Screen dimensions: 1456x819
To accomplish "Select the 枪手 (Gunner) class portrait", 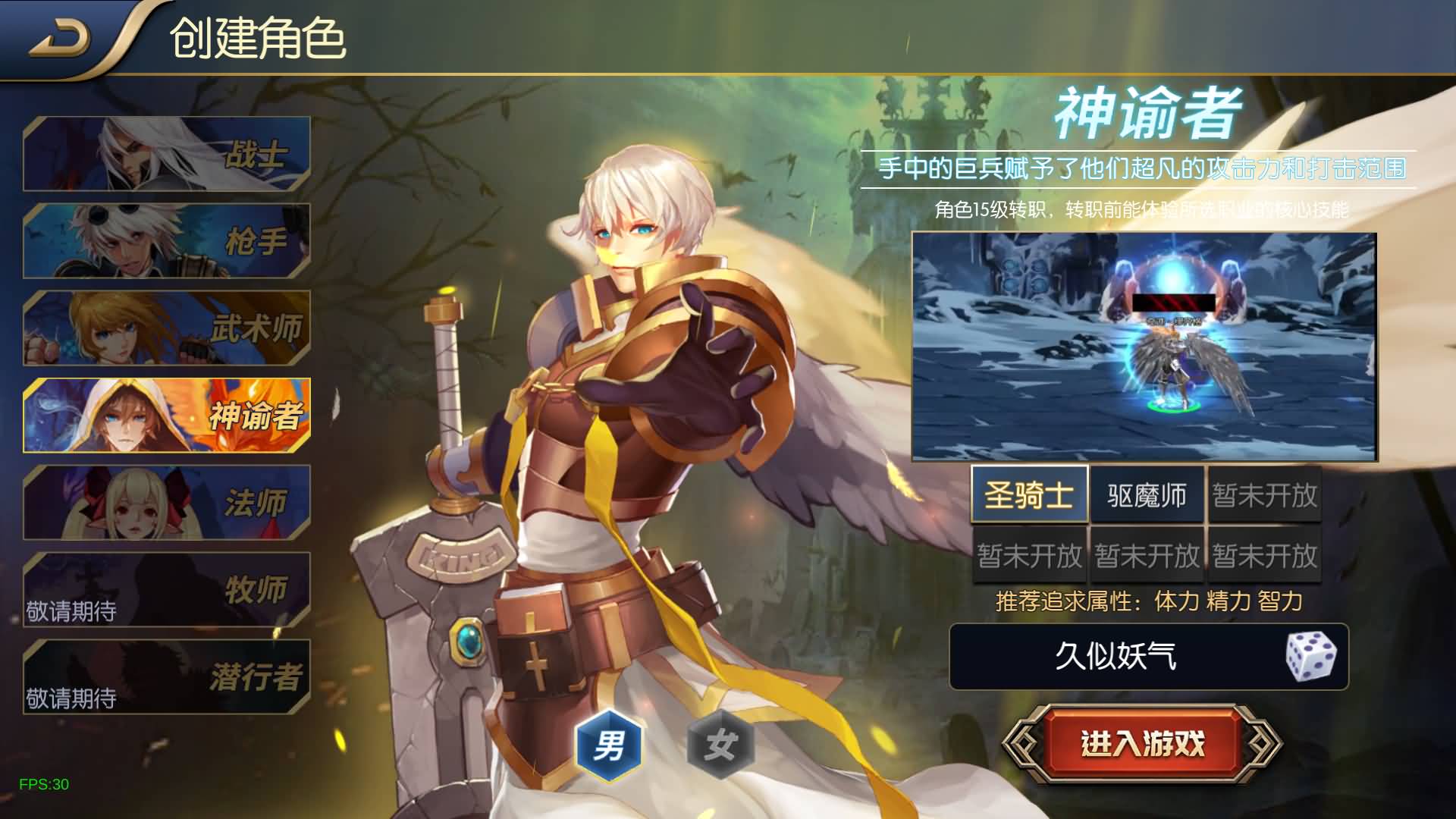I will (x=167, y=239).
